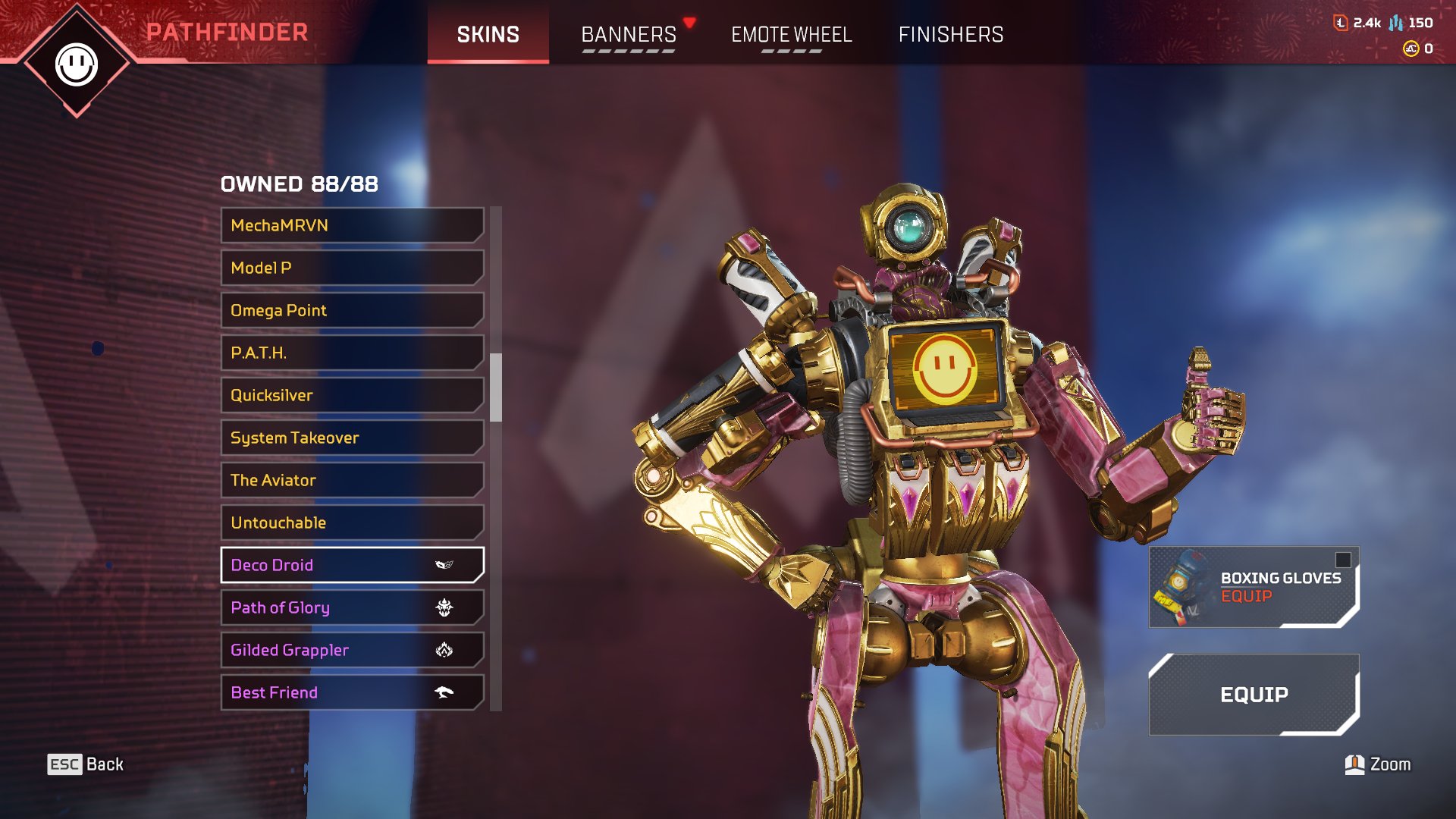Select the Skins tab
The image size is (1456, 819).
[488, 34]
